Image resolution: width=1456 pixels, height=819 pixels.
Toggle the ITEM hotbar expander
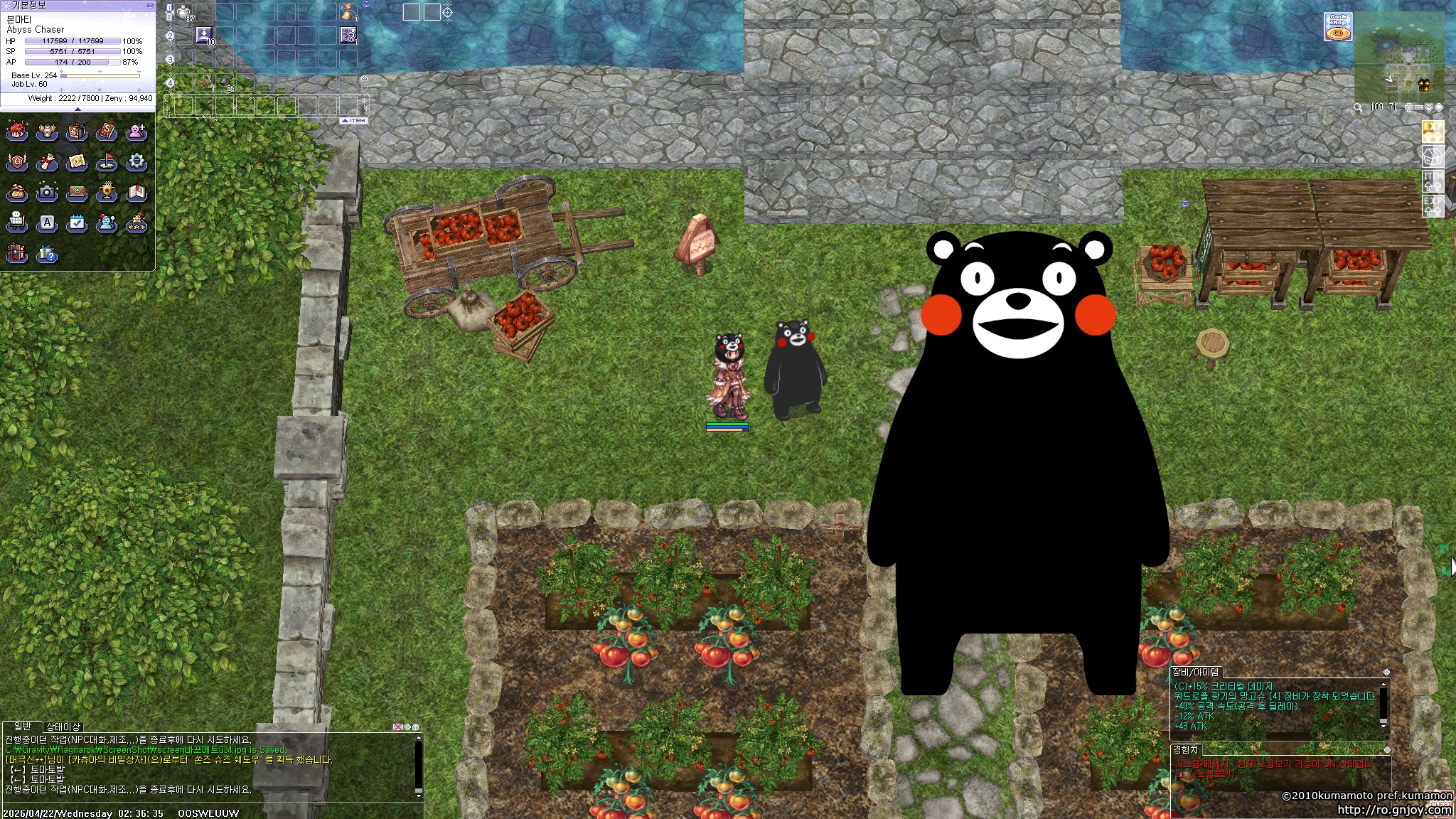pos(353,121)
